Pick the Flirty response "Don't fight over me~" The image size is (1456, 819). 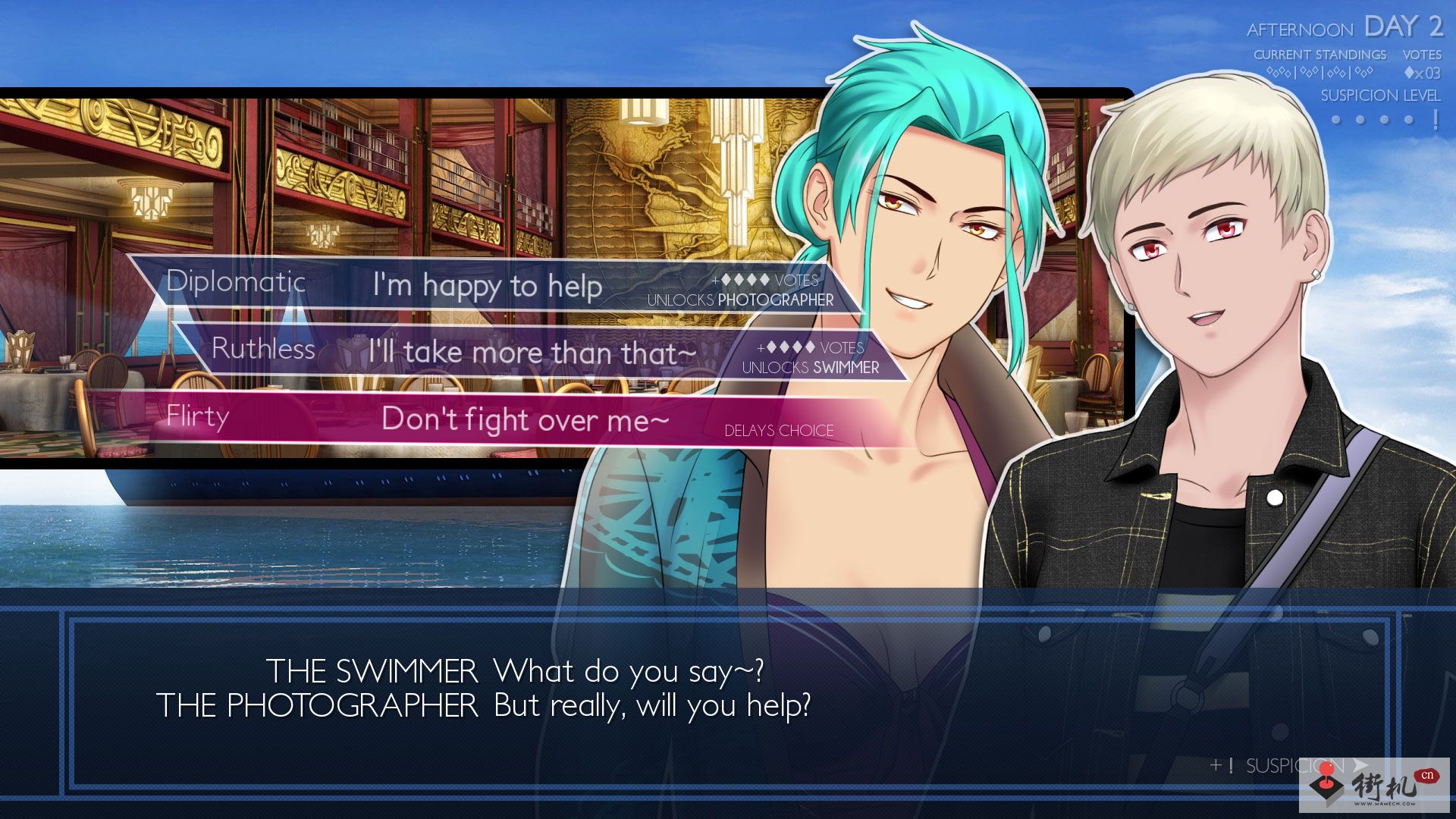523,419
